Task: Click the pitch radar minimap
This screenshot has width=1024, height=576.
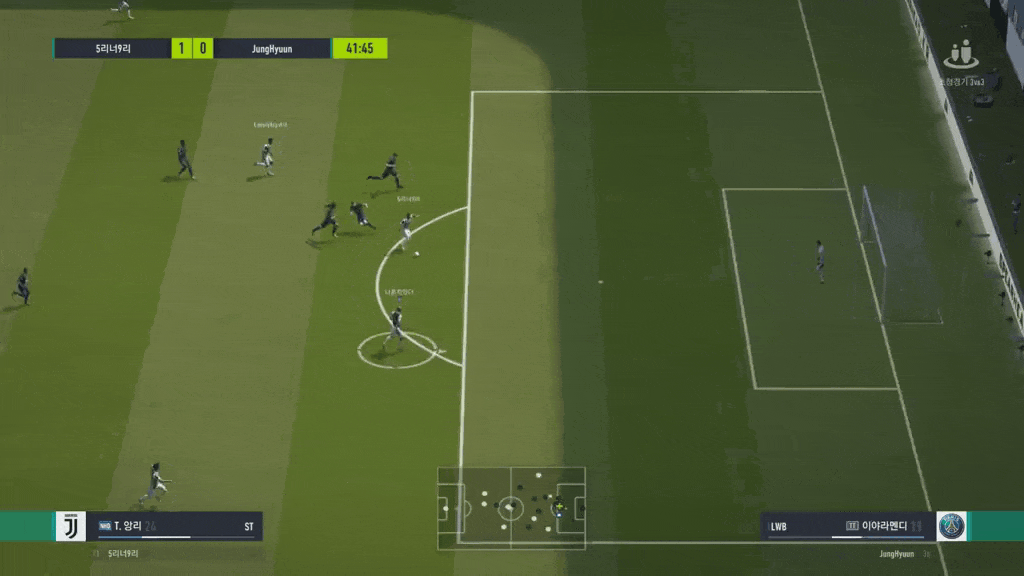Action: (x=511, y=506)
